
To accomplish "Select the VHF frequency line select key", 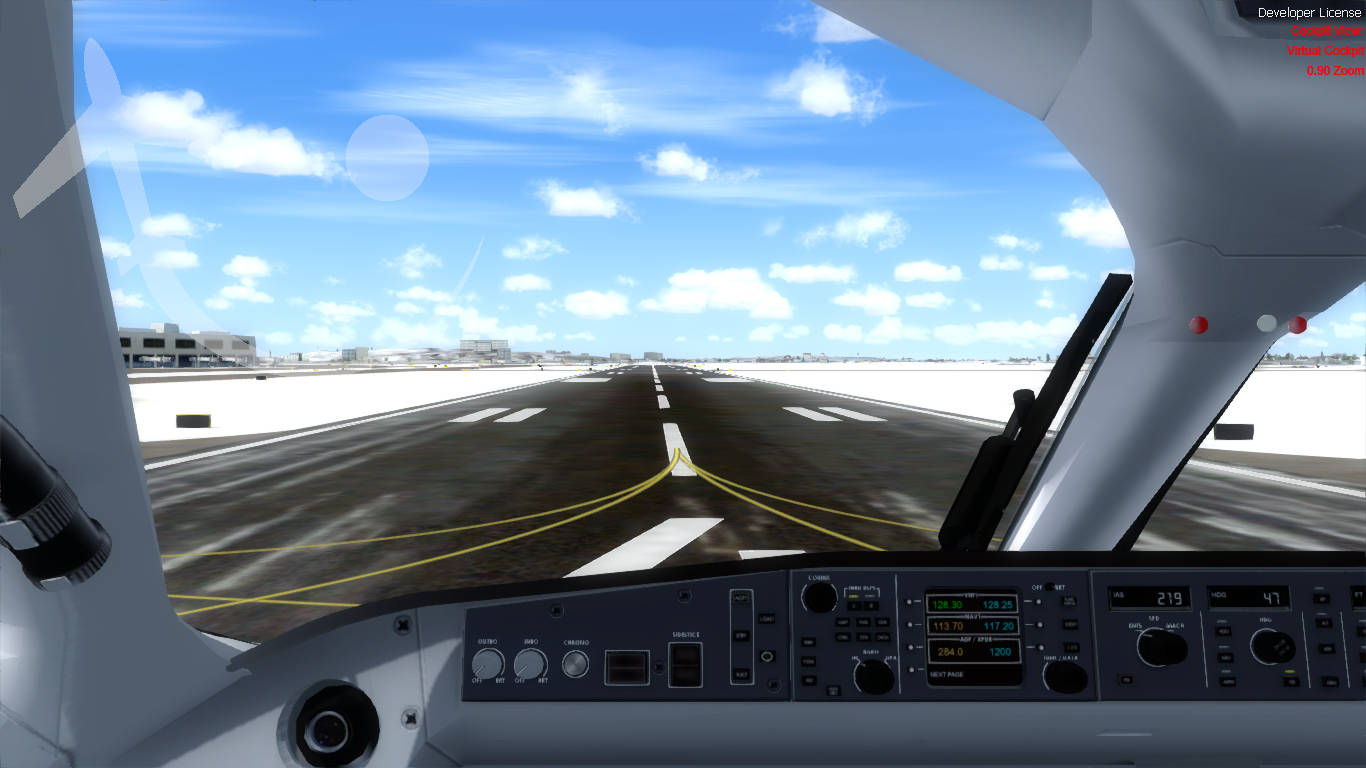I will (x=910, y=601).
